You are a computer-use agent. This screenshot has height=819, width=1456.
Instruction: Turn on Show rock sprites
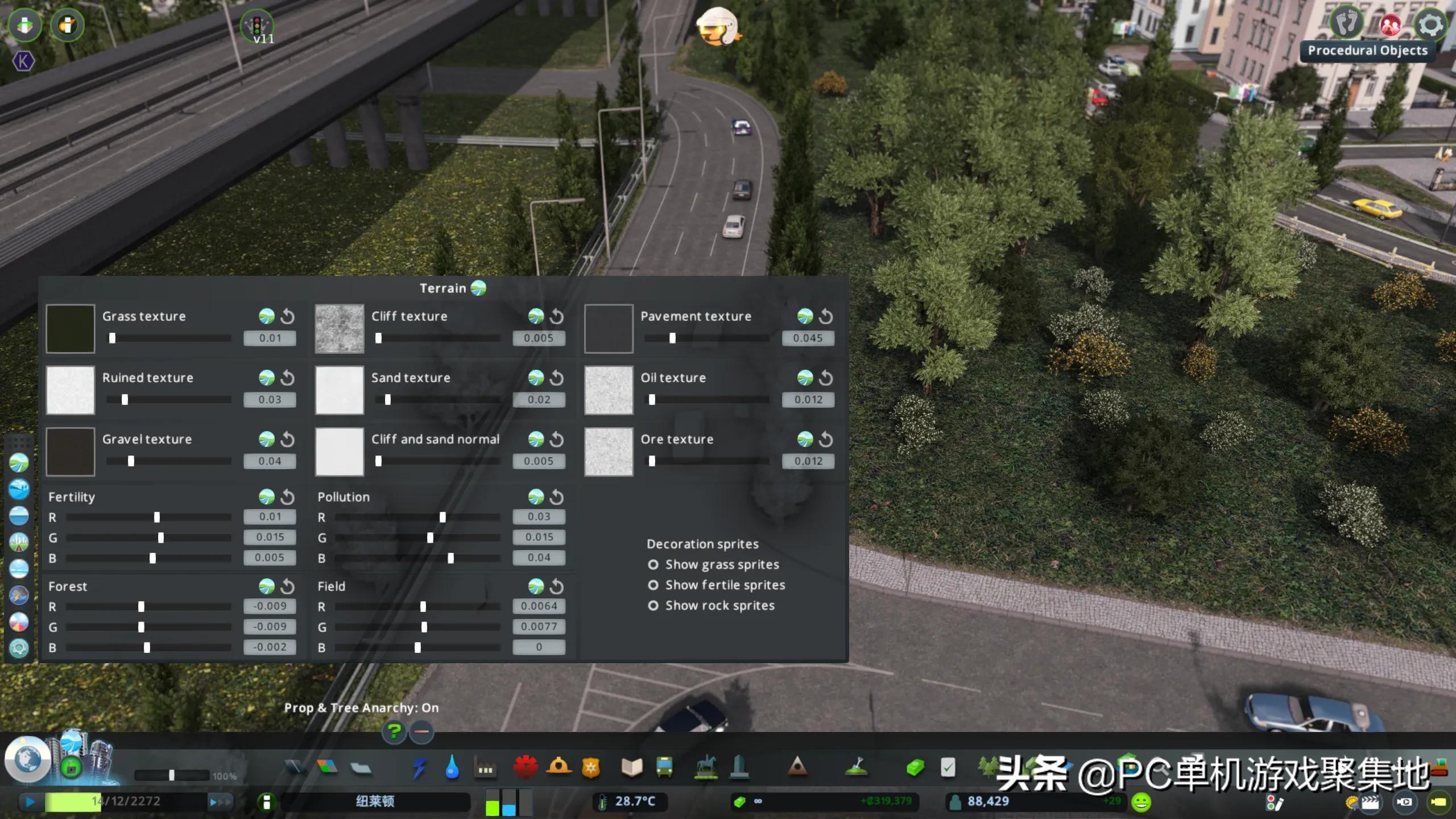pos(653,606)
